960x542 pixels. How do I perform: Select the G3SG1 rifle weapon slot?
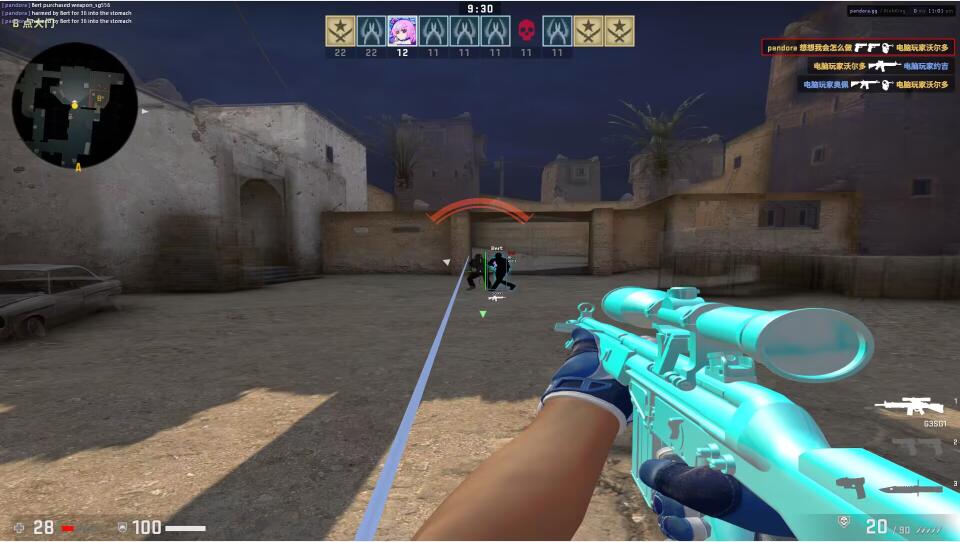(909, 406)
